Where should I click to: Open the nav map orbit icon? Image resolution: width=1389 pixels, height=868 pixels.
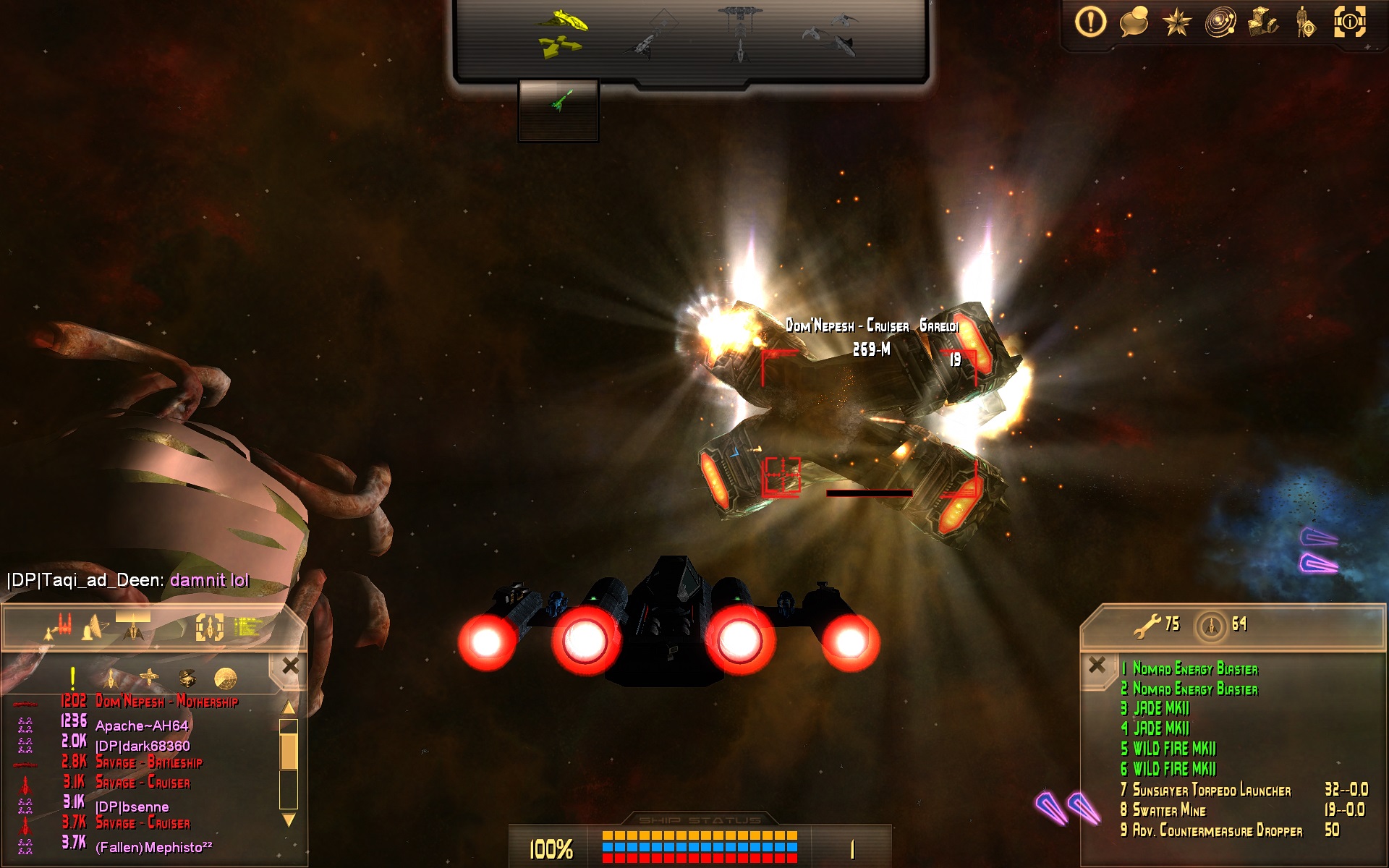[1220, 22]
